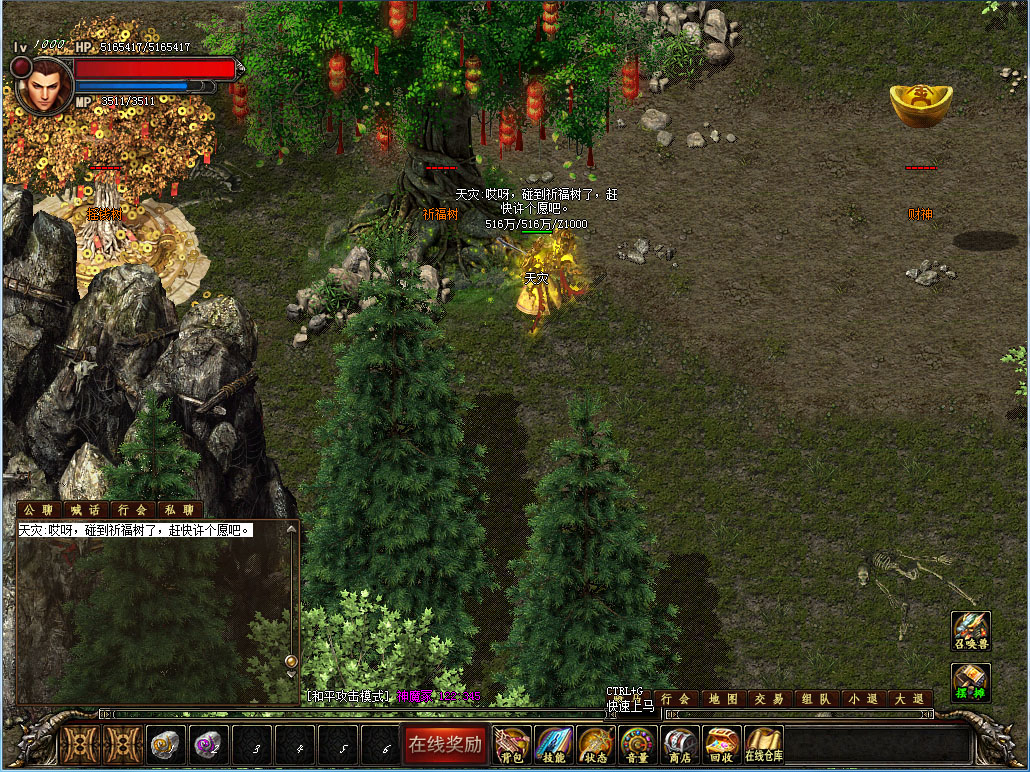Click the chat scrollbar's gold handle
Screen dimensions: 1030x772
coord(291,661)
